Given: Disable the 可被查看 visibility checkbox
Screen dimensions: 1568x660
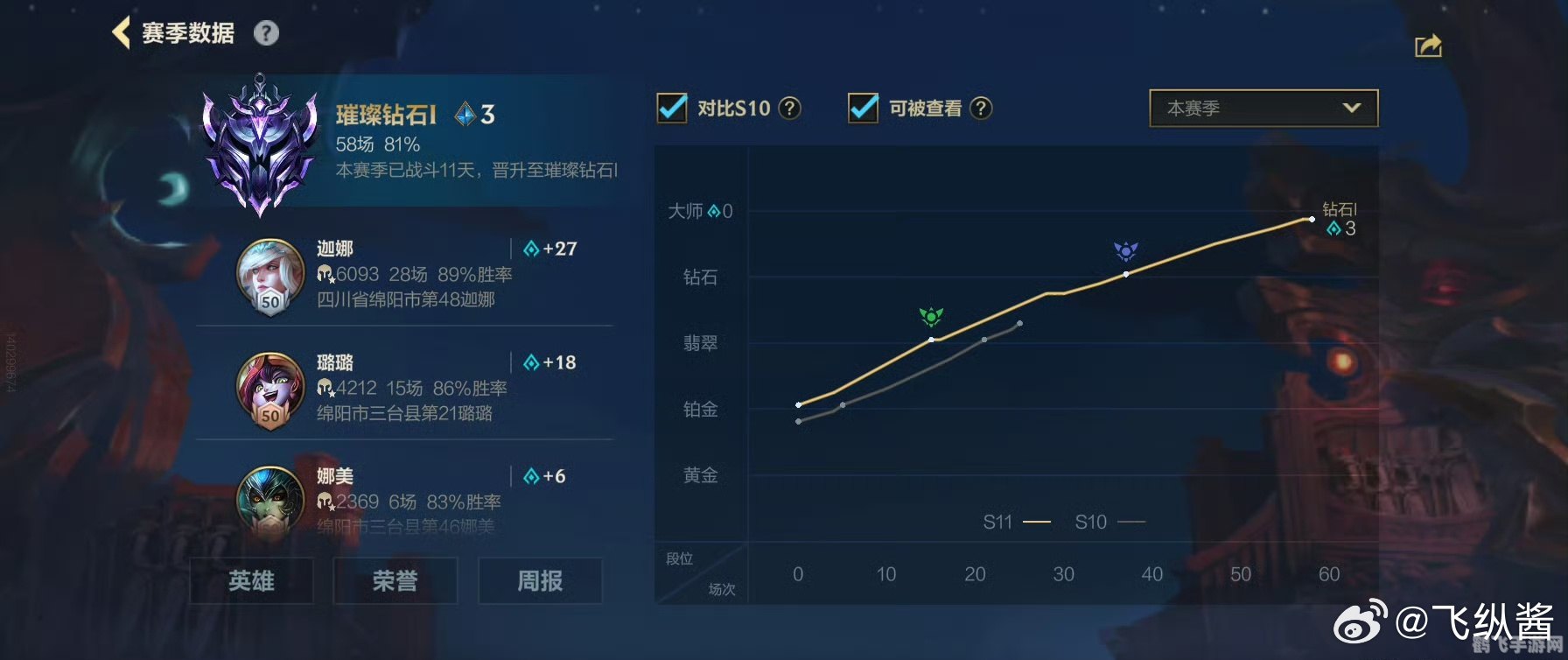Looking at the screenshot, I should [864, 109].
